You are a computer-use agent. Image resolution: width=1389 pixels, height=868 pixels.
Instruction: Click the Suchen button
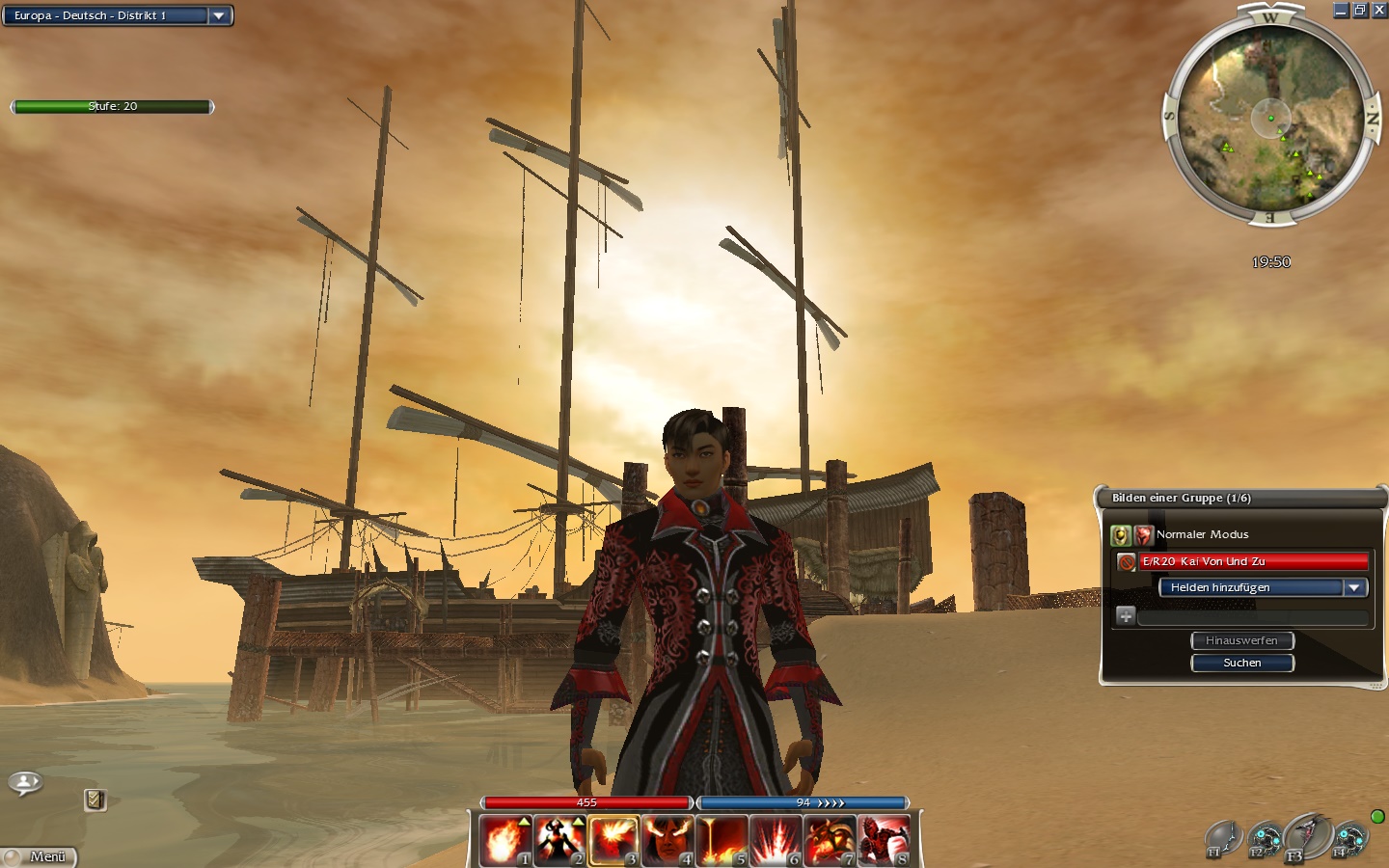[1242, 663]
